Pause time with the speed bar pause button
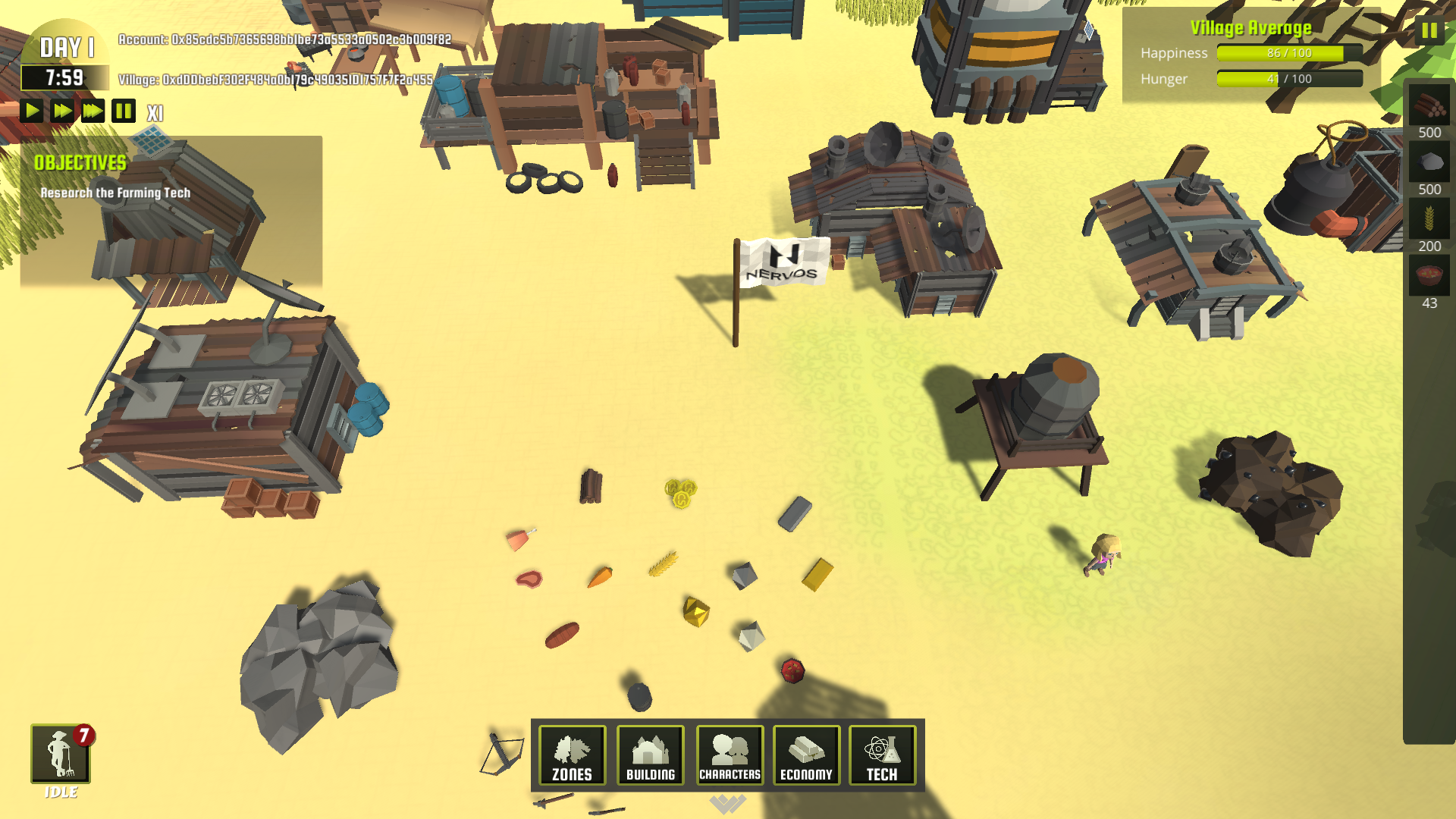Viewport: 1456px width, 819px height. [124, 111]
